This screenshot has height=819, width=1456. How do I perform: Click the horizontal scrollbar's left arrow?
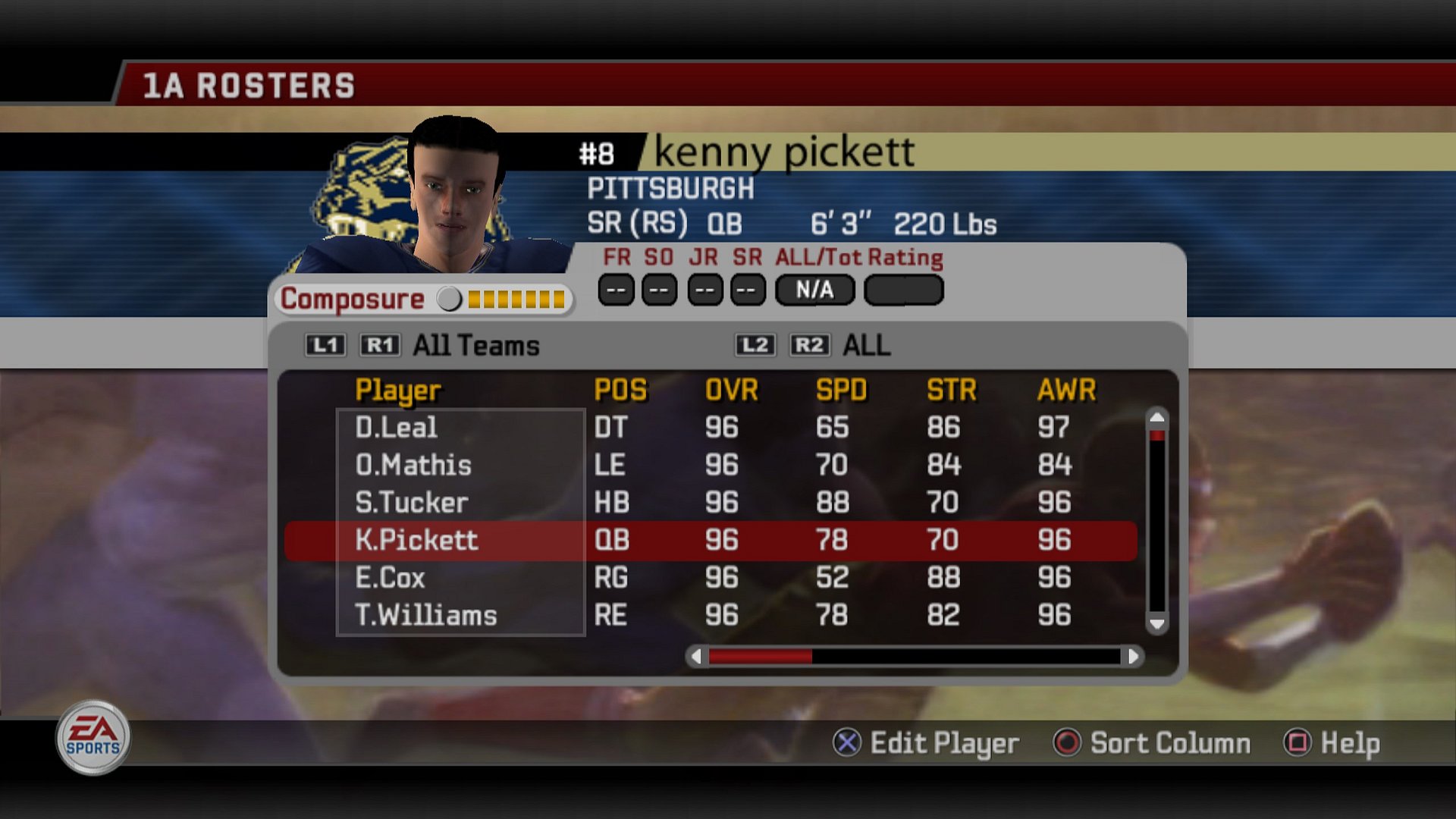coord(696,656)
